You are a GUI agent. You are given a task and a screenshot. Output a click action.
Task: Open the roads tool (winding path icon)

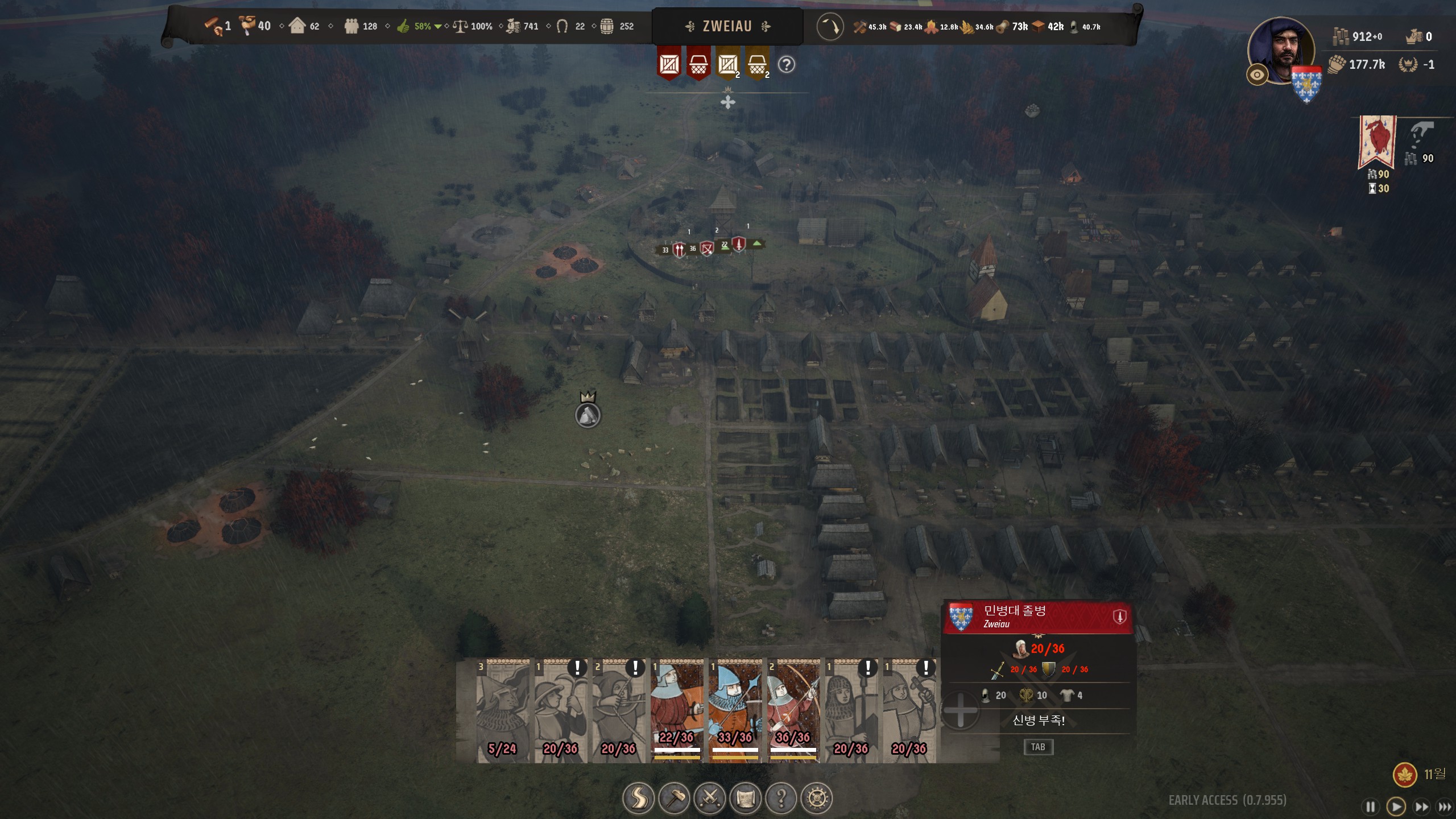(x=638, y=798)
